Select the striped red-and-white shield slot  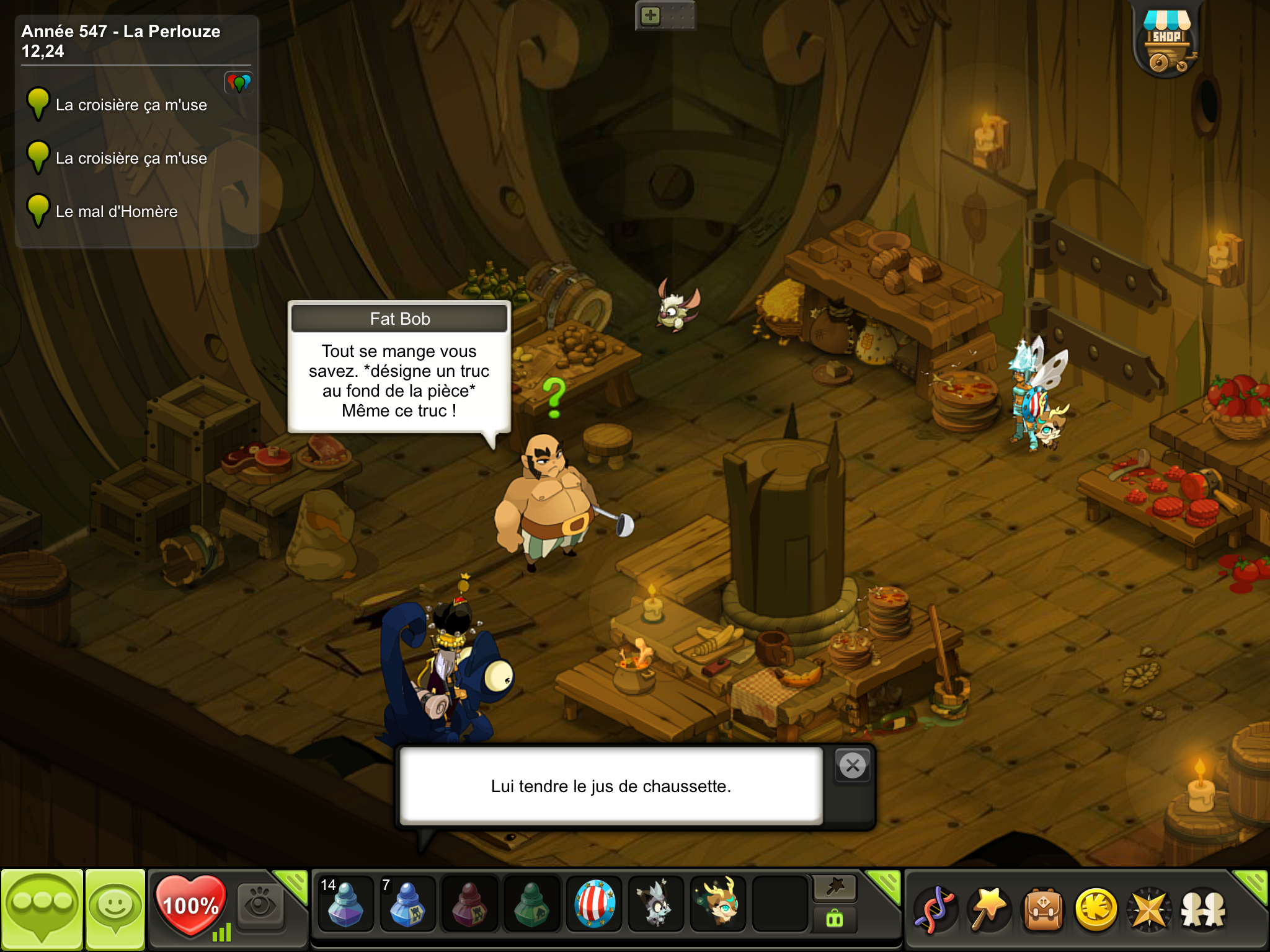[x=594, y=904]
